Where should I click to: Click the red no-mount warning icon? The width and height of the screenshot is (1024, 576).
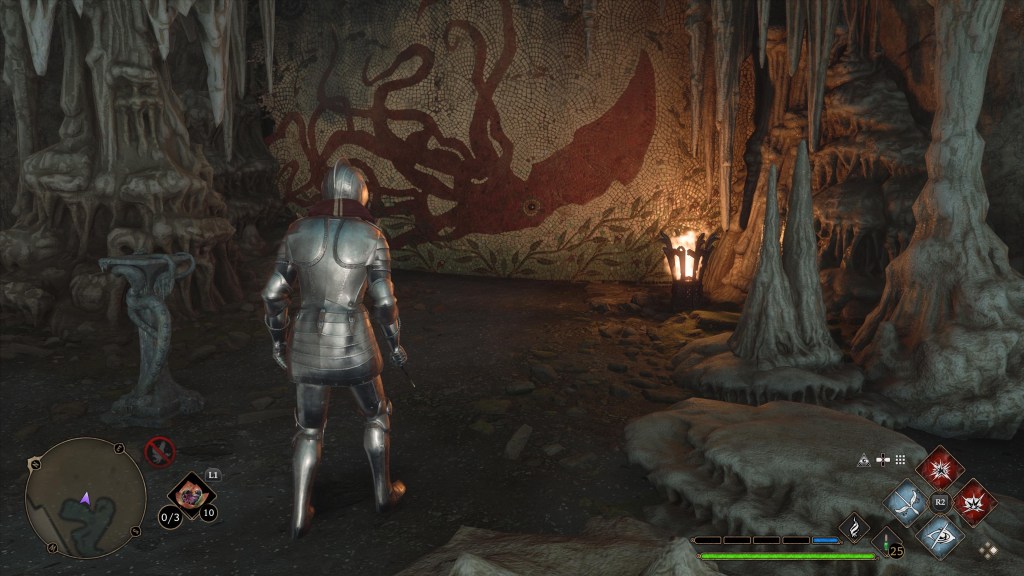pos(160,451)
